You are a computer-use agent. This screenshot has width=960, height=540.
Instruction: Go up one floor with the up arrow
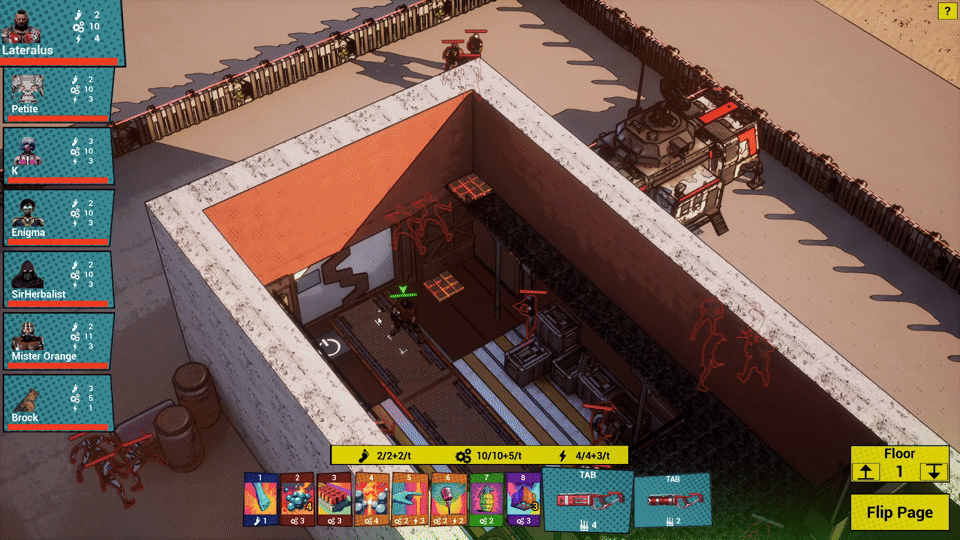pos(865,472)
